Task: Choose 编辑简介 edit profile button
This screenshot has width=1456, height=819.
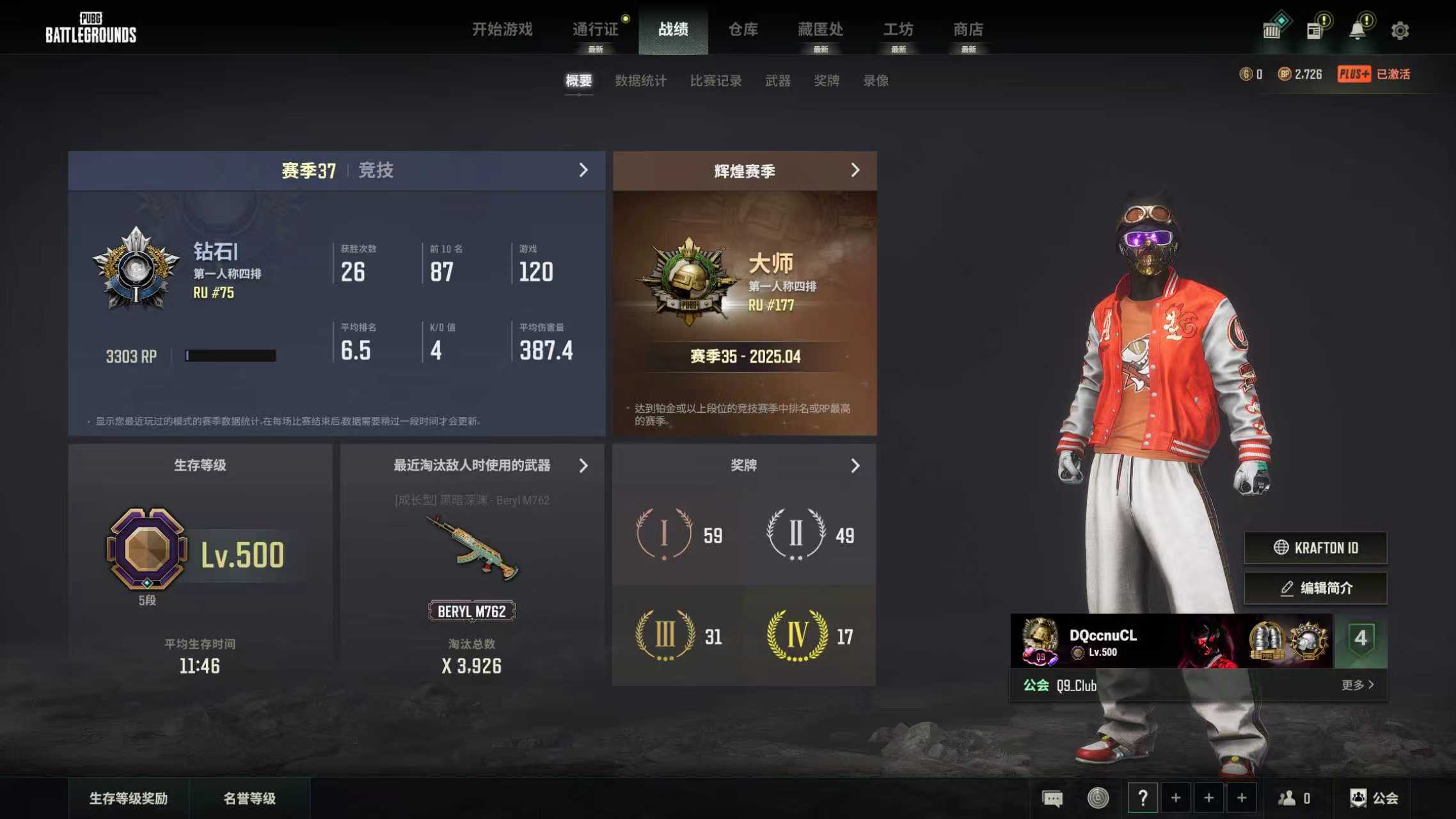Action: click(x=1316, y=588)
